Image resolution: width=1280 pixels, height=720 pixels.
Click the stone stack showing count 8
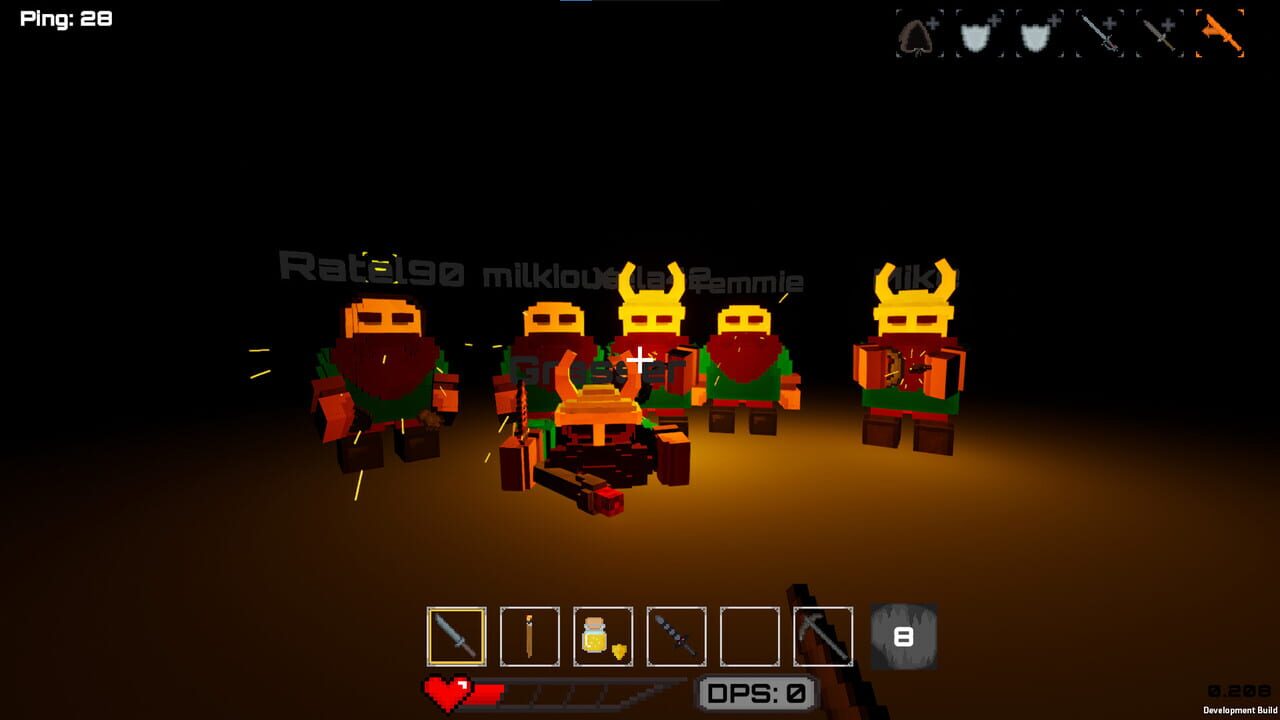pyautogui.click(x=905, y=636)
